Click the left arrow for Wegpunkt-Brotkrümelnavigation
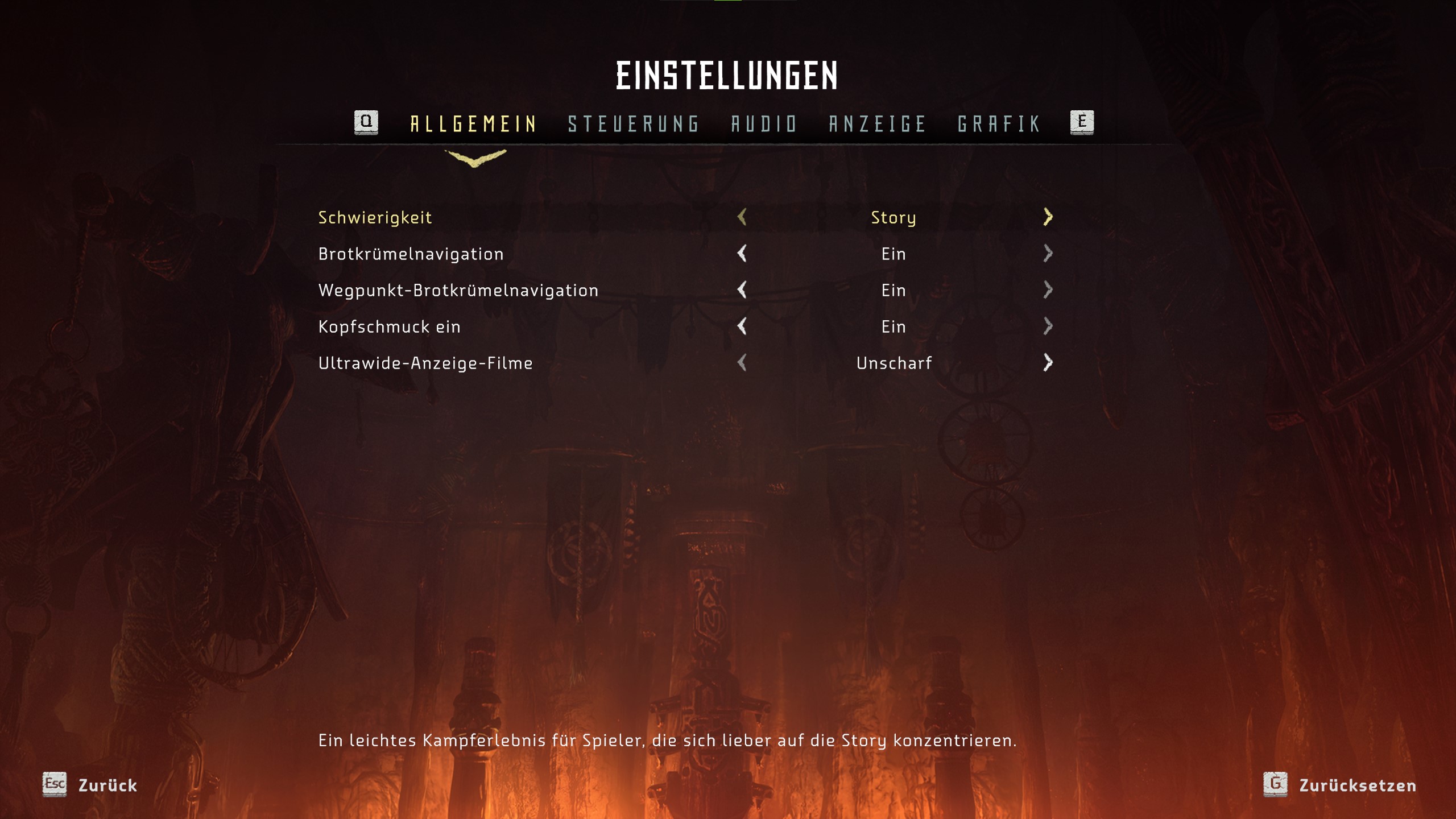This screenshot has width=1456, height=819. (x=742, y=289)
